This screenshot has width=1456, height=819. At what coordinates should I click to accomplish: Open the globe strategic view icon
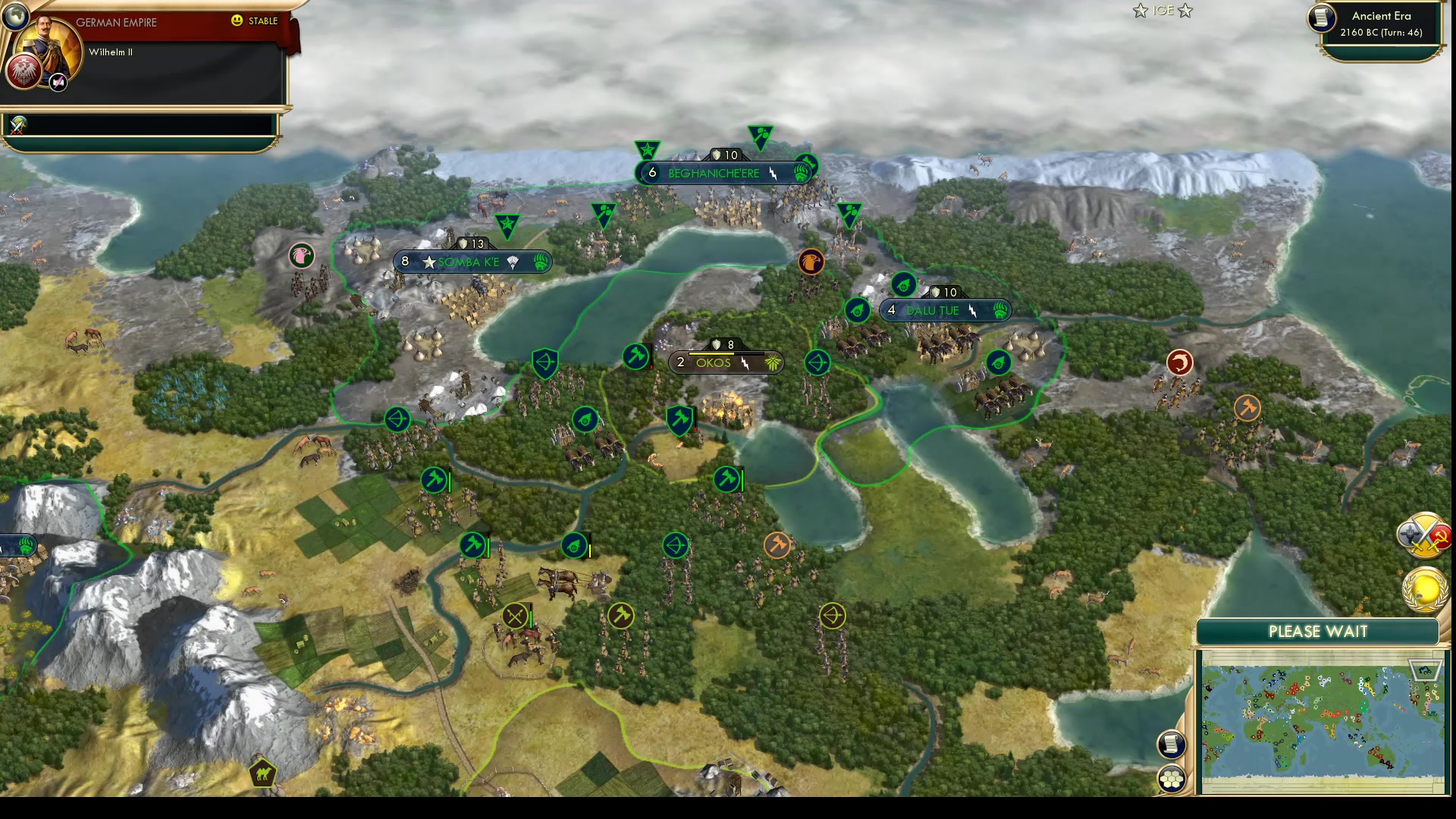tap(17, 17)
